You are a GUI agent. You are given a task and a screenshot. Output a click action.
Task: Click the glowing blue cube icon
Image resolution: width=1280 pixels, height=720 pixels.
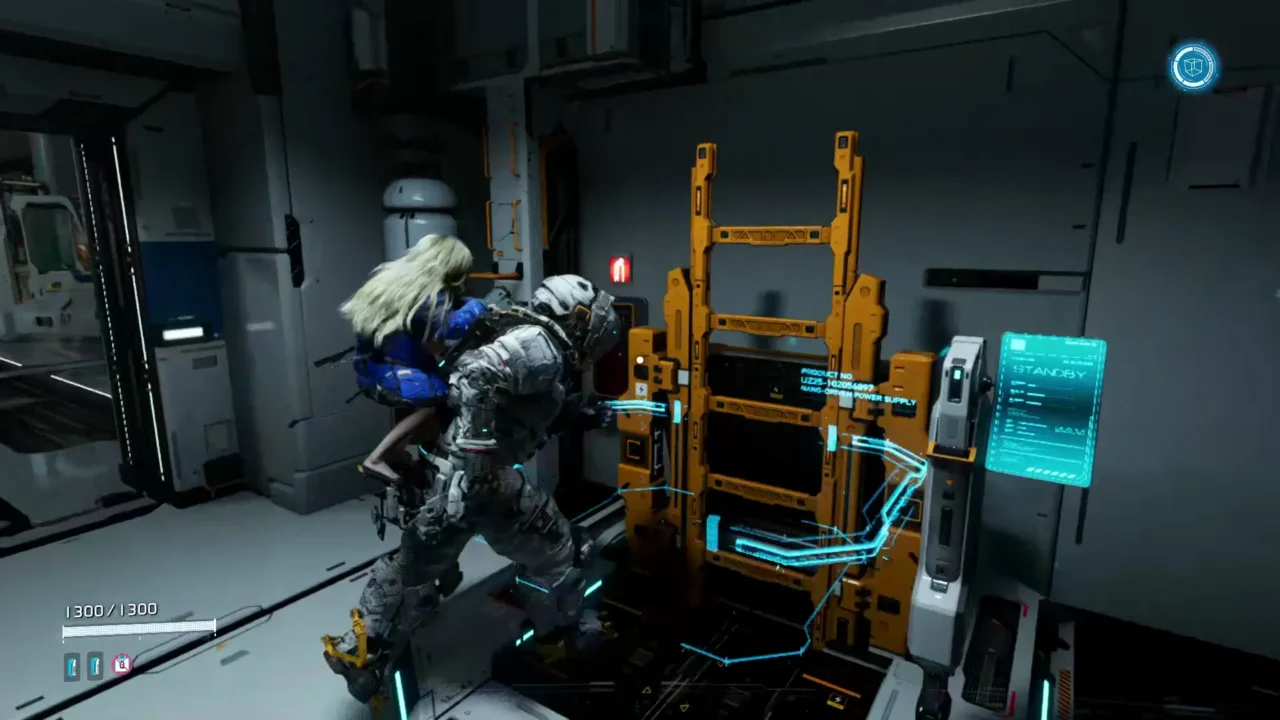1193,67
